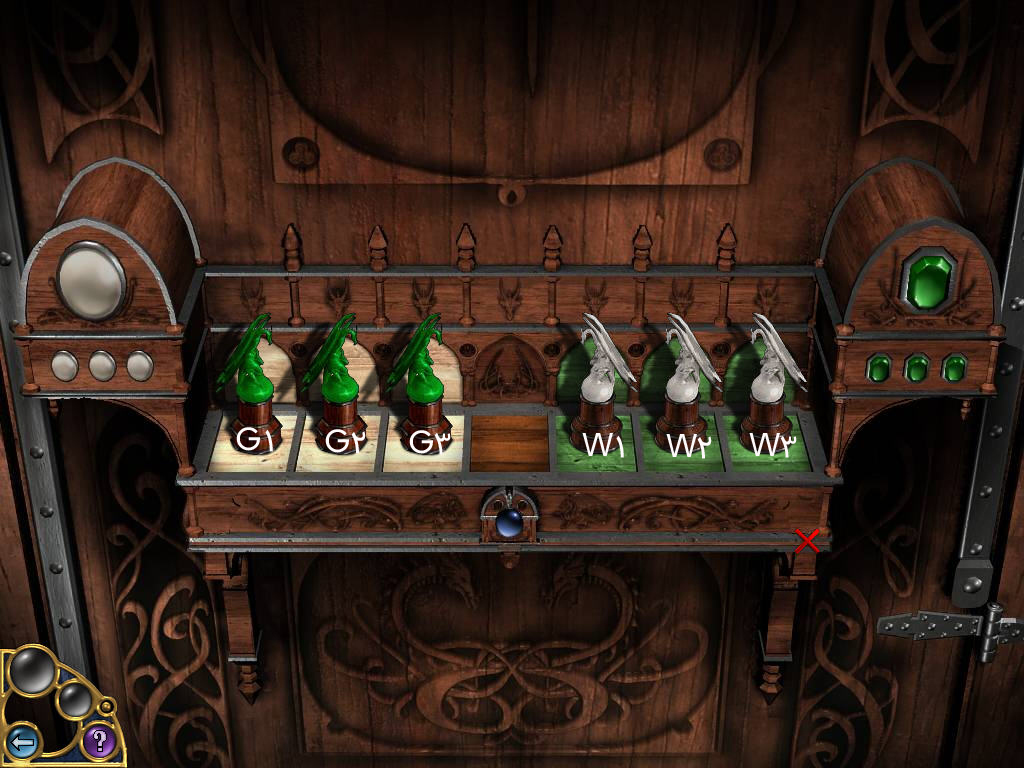1024x768 pixels.
Task: Click the empty brown middle tile
Action: (x=510, y=440)
